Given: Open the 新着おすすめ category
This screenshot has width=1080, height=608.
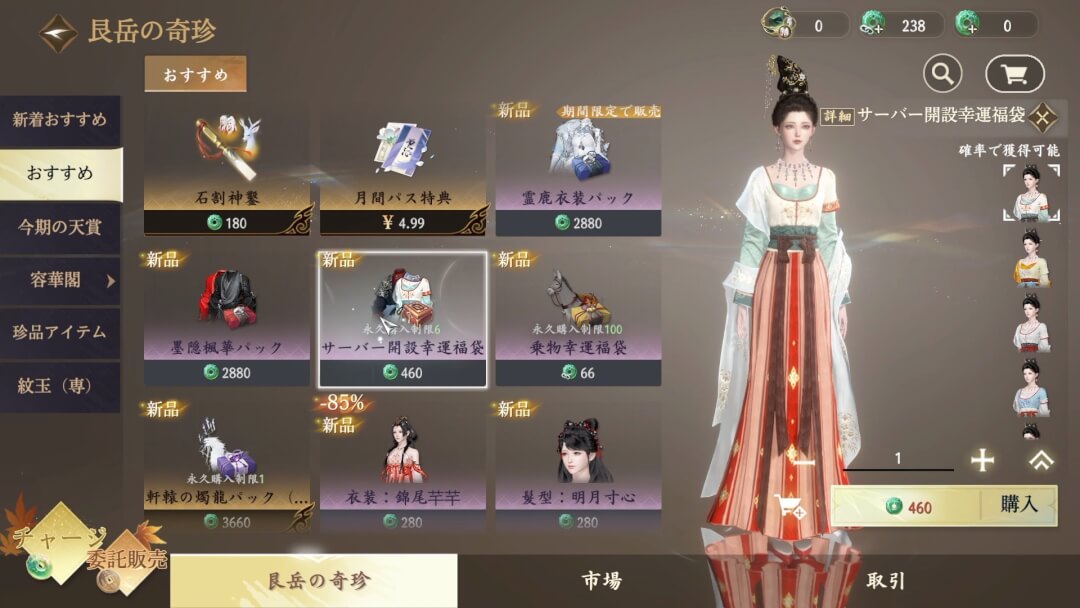Looking at the screenshot, I should [60, 121].
